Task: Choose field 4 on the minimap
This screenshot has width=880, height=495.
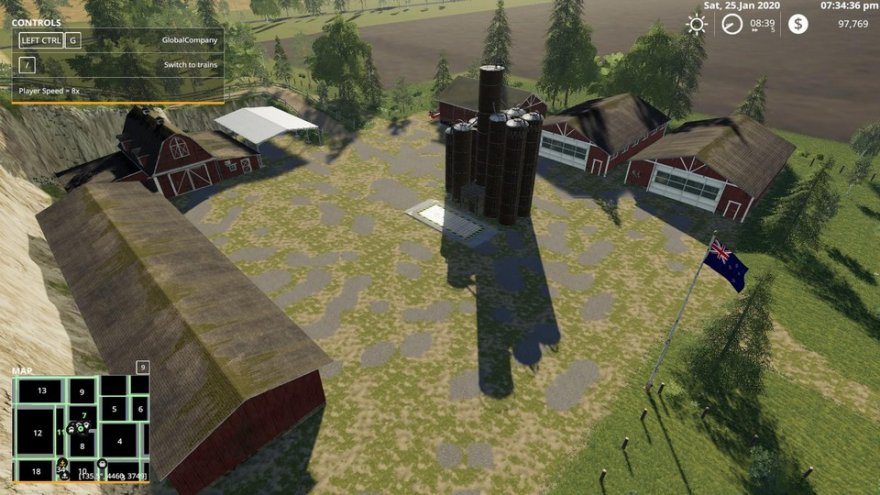Action: click(x=118, y=439)
